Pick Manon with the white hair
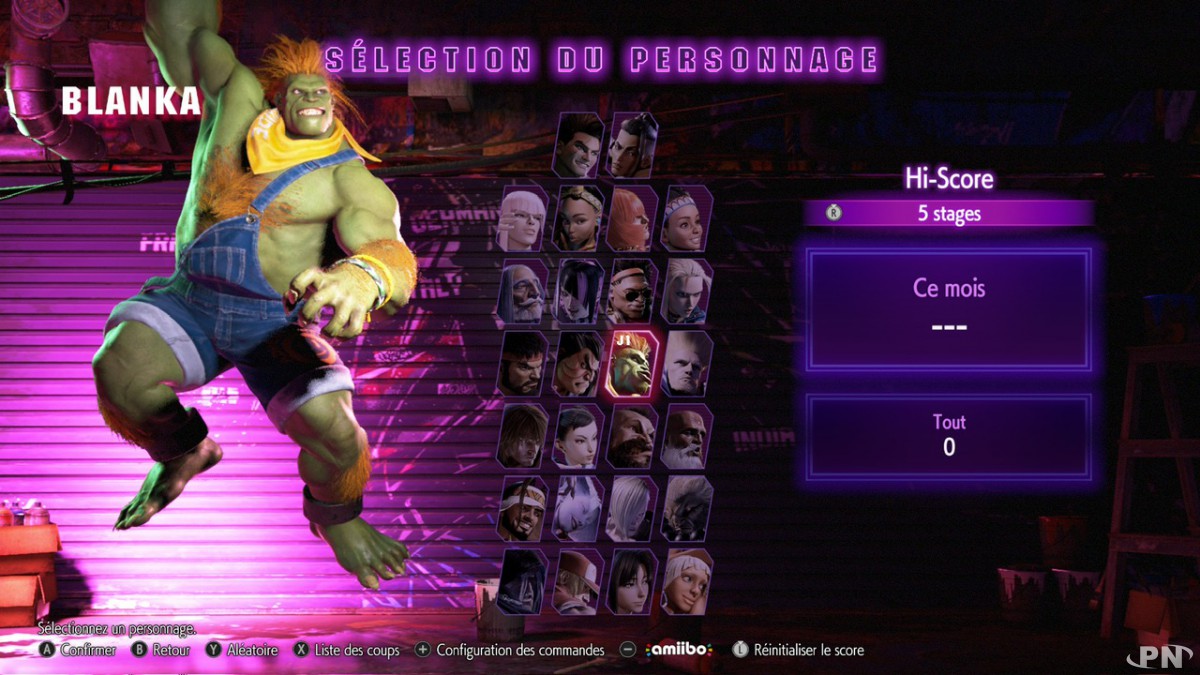Image resolution: width=1200 pixels, height=675 pixels. (x=524, y=219)
